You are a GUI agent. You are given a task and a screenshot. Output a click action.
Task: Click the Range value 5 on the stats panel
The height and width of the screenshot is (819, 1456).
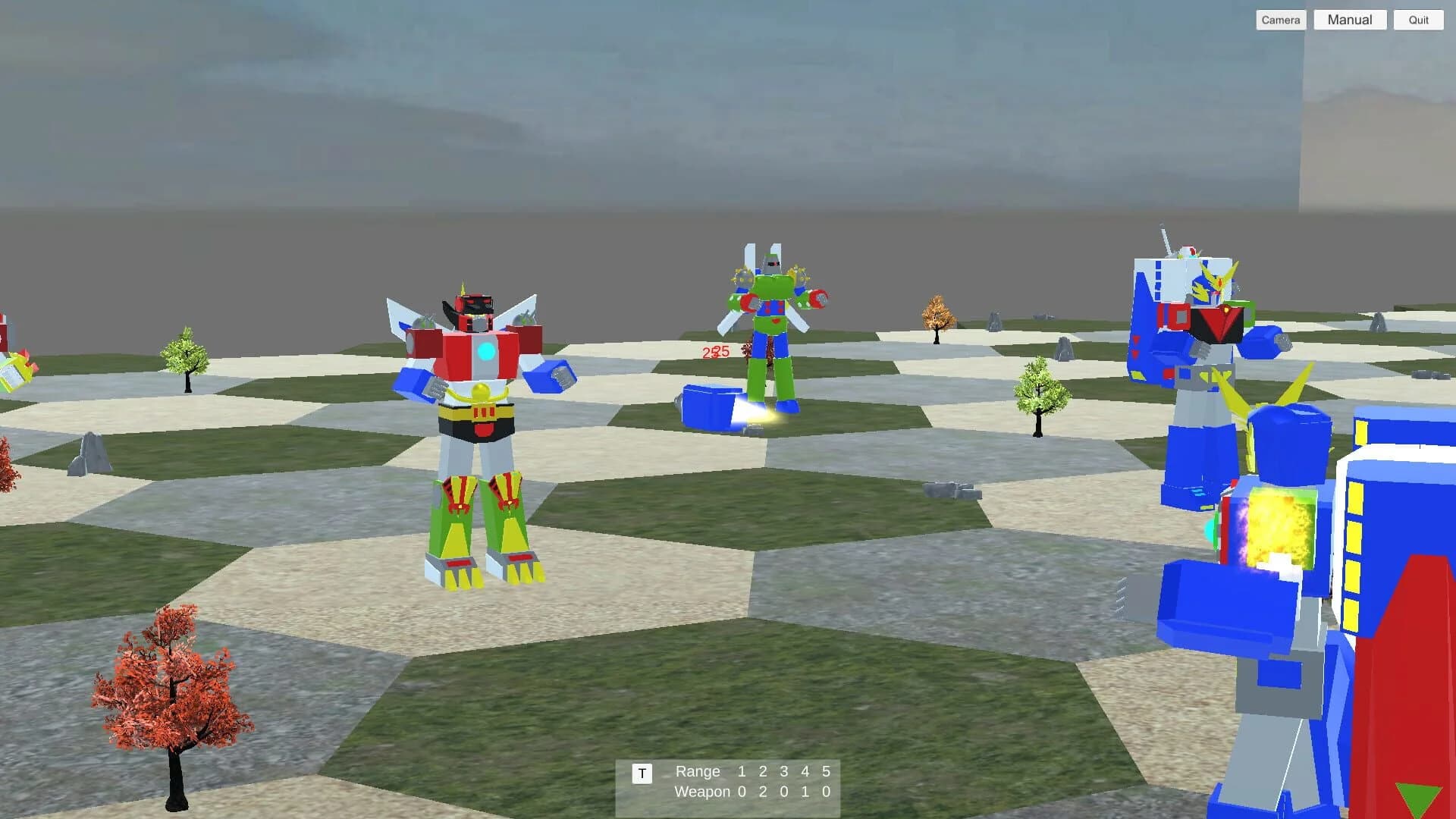pyautogui.click(x=825, y=772)
